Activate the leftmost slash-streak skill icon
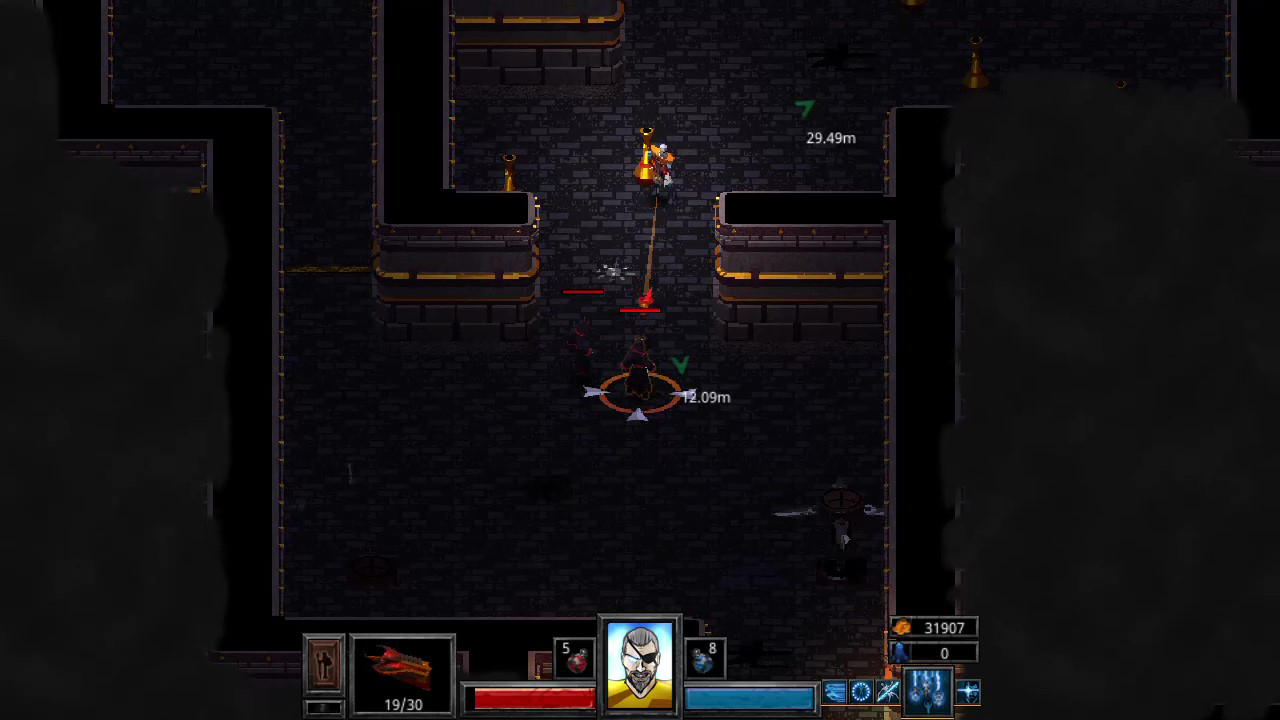The width and height of the screenshot is (1280, 720). point(835,691)
